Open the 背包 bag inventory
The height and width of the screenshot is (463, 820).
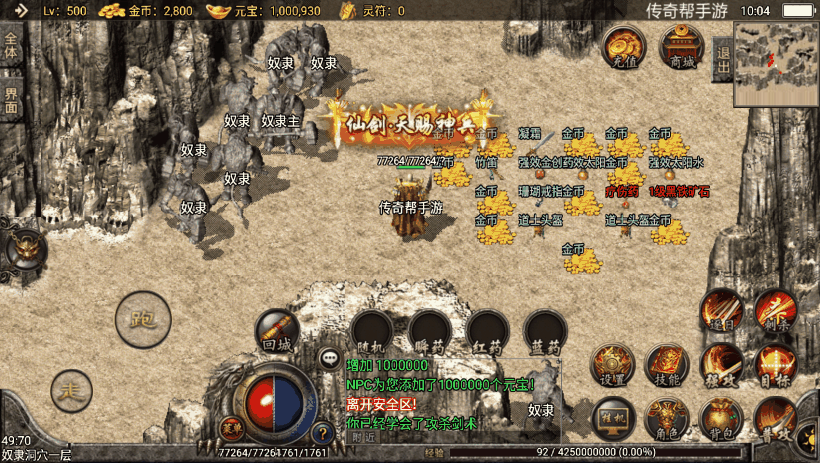click(x=720, y=418)
